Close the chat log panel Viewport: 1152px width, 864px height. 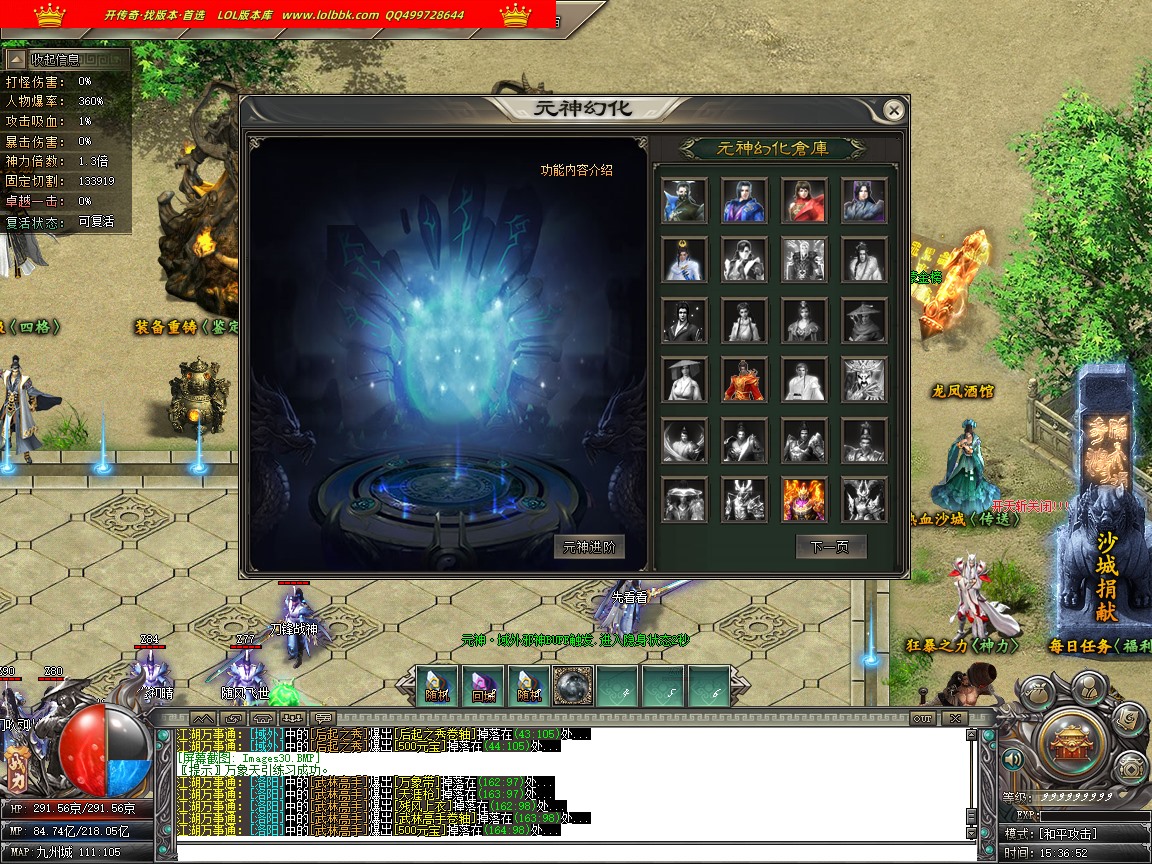click(x=955, y=718)
